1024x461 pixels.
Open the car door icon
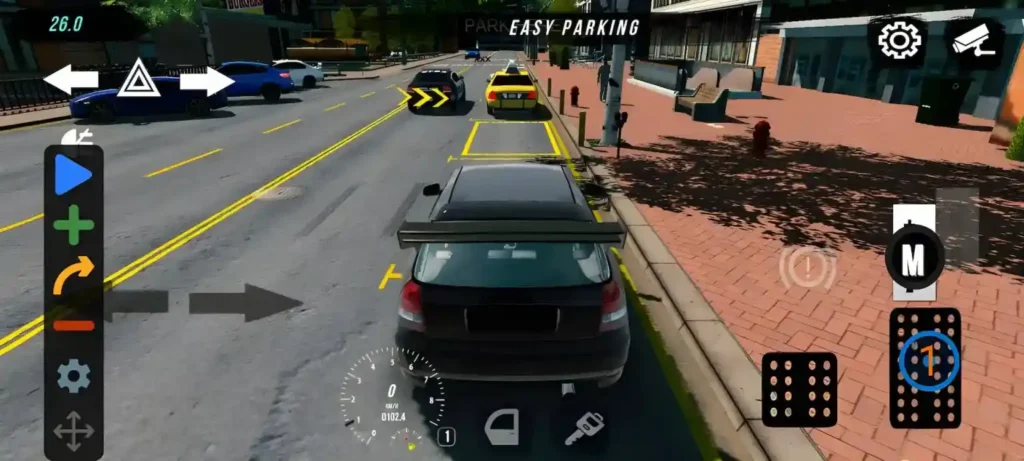(x=502, y=427)
